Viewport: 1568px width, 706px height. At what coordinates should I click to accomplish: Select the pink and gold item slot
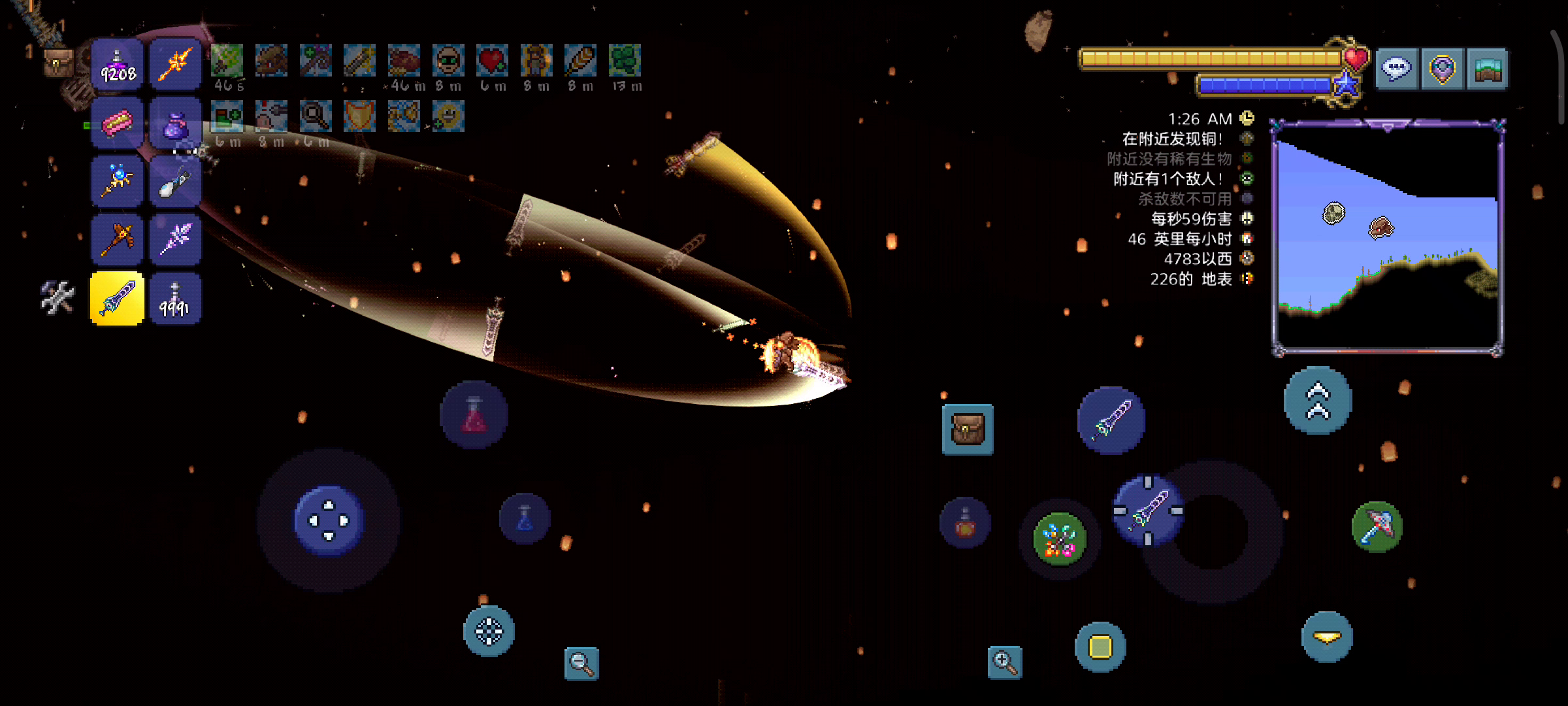point(117,124)
